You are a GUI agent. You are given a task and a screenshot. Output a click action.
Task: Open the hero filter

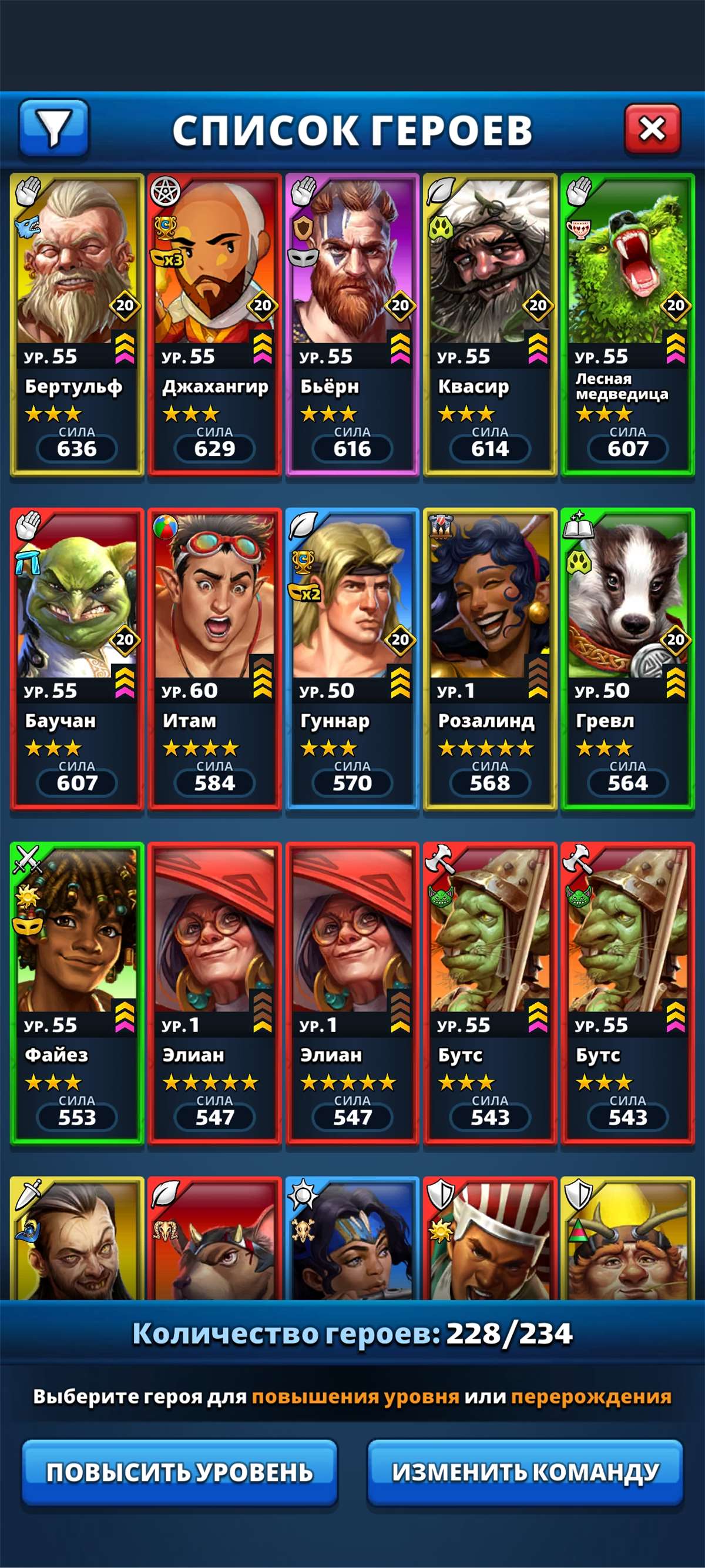(x=54, y=128)
